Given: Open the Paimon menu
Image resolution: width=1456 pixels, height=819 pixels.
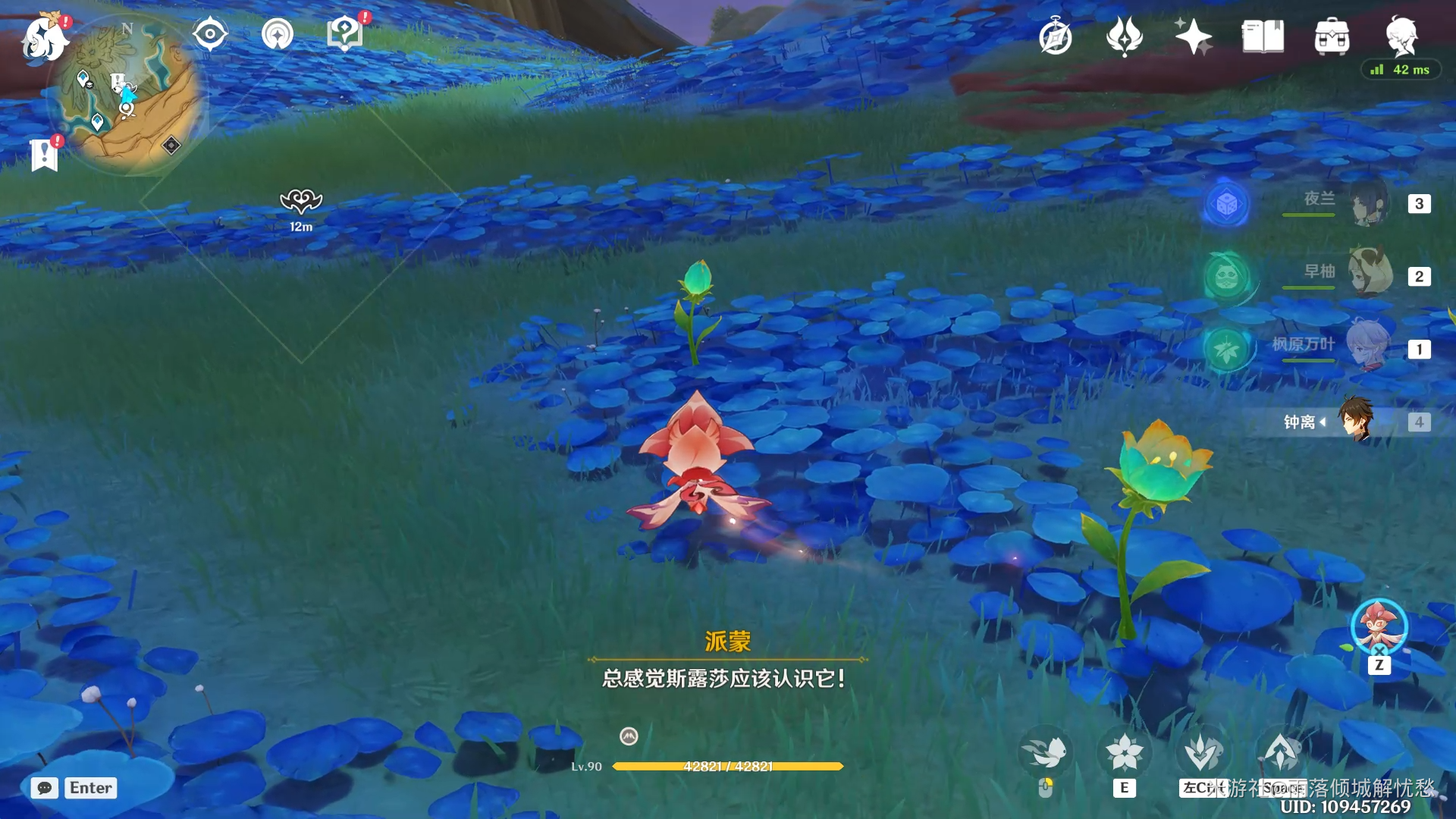Looking at the screenshot, I should click(x=43, y=38).
